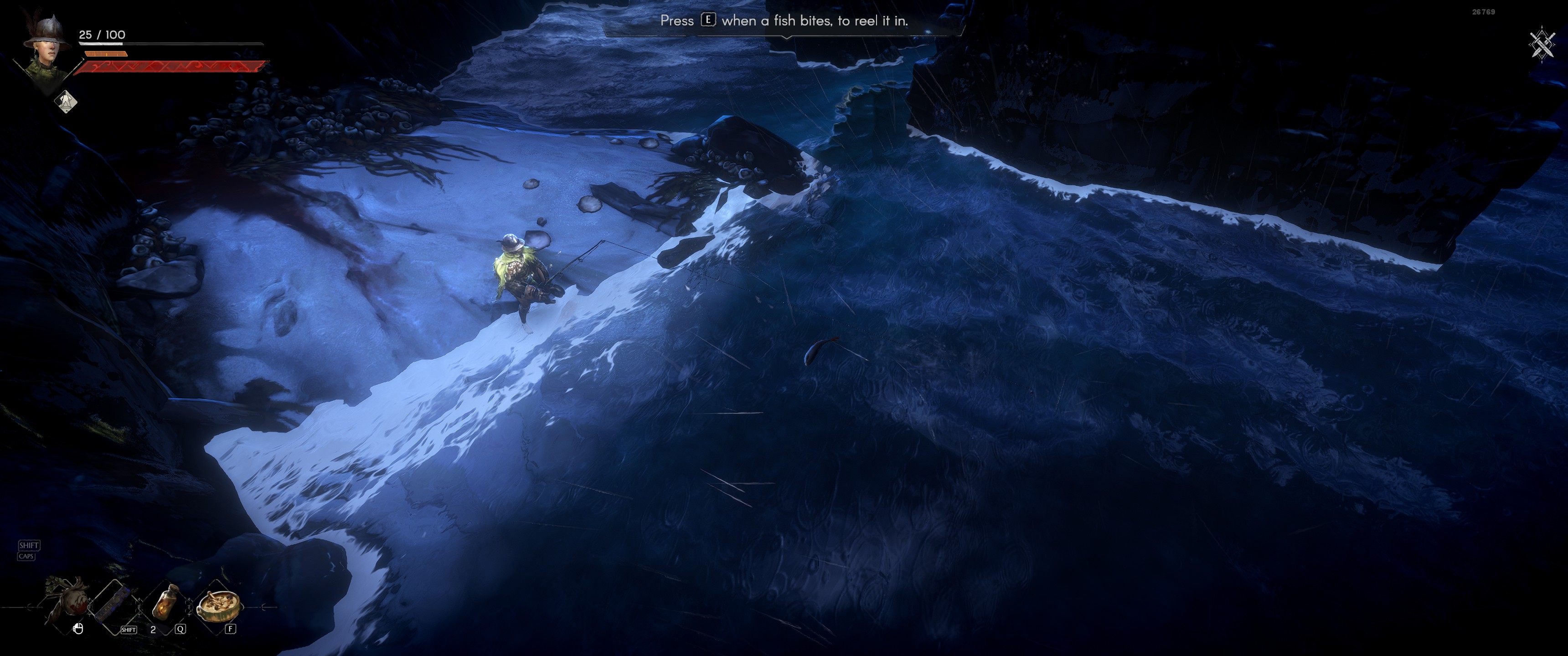Inspect the armor status effect icon

[x=66, y=101]
